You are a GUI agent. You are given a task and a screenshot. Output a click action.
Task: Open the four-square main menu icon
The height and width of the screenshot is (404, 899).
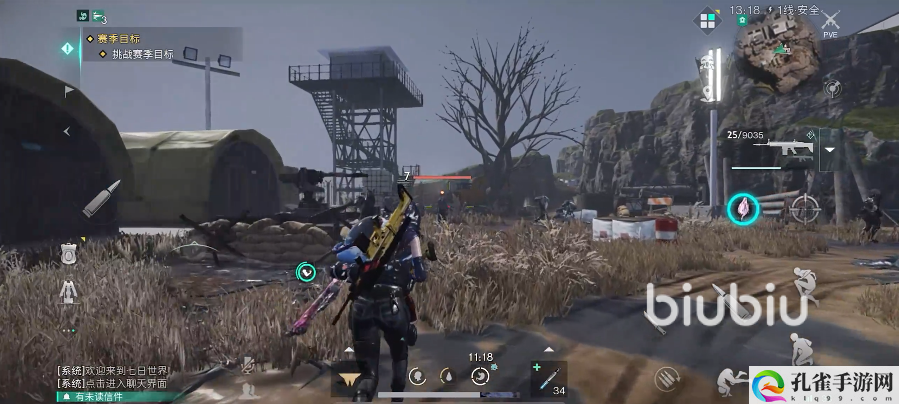pos(708,20)
